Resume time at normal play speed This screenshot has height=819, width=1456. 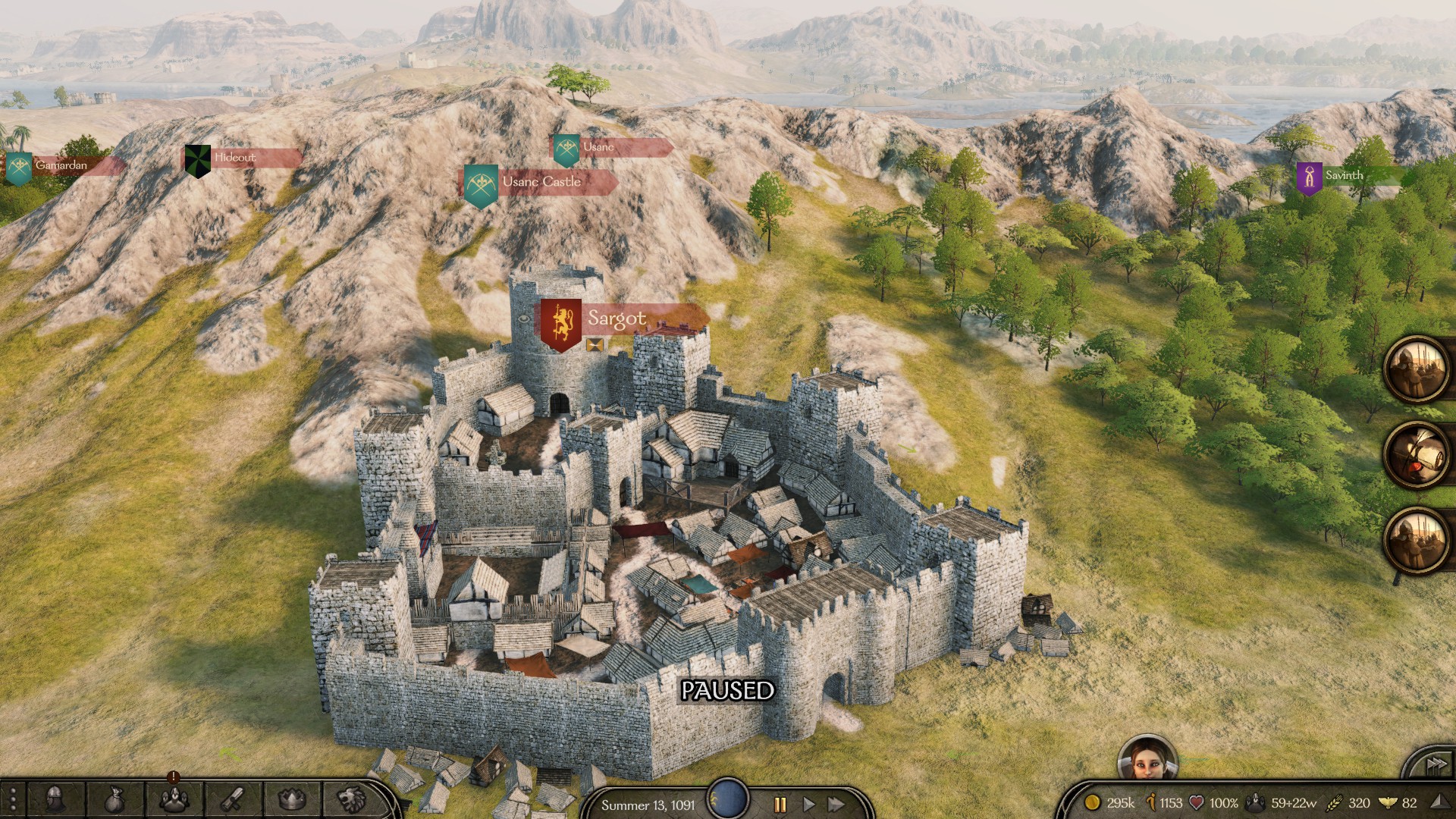pyautogui.click(x=808, y=805)
